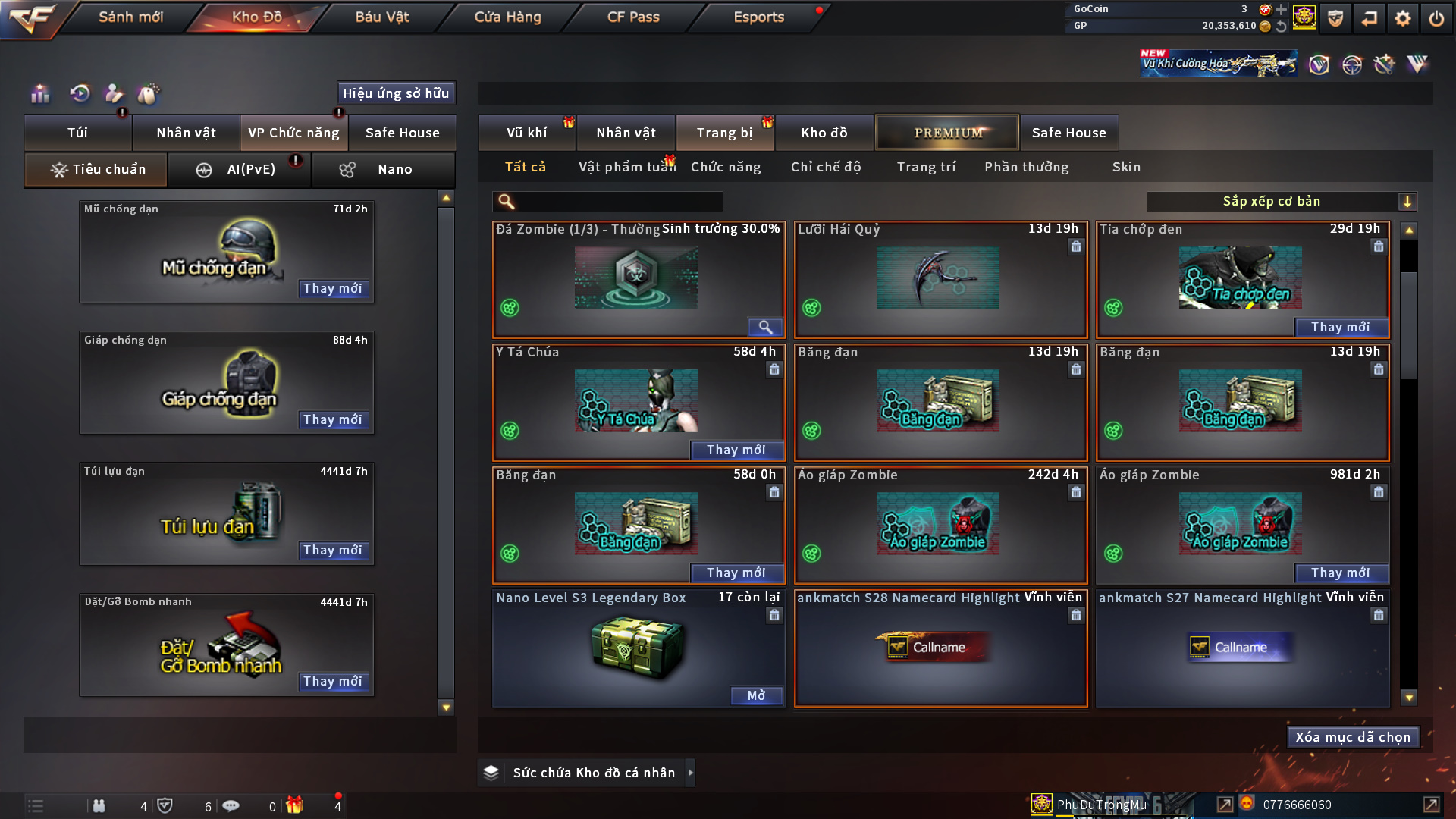Open the Cửa Hàng shop menu
This screenshot has height=819, width=1456.
507,17
